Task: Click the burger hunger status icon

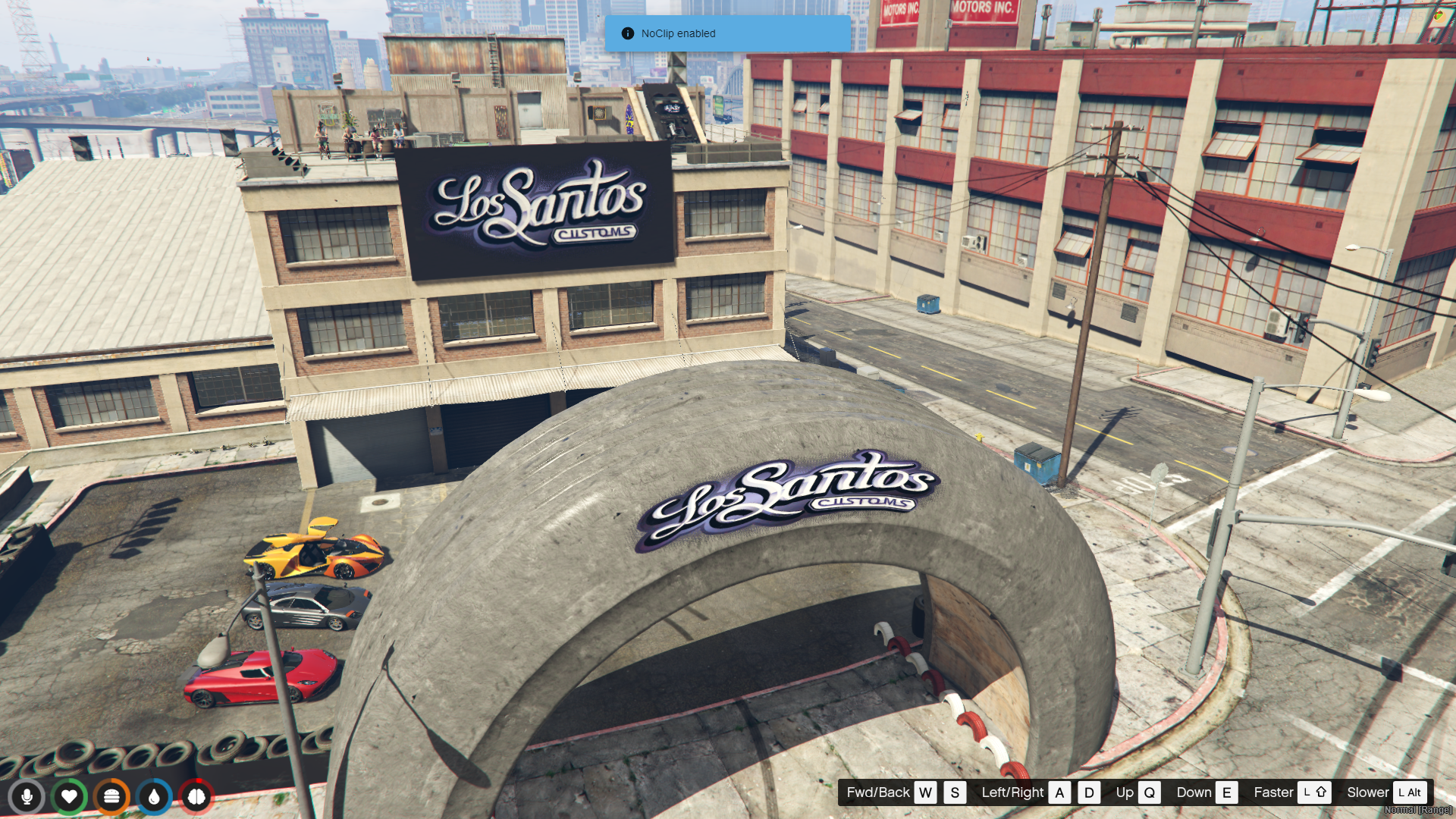Action: click(x=111, y=797)
